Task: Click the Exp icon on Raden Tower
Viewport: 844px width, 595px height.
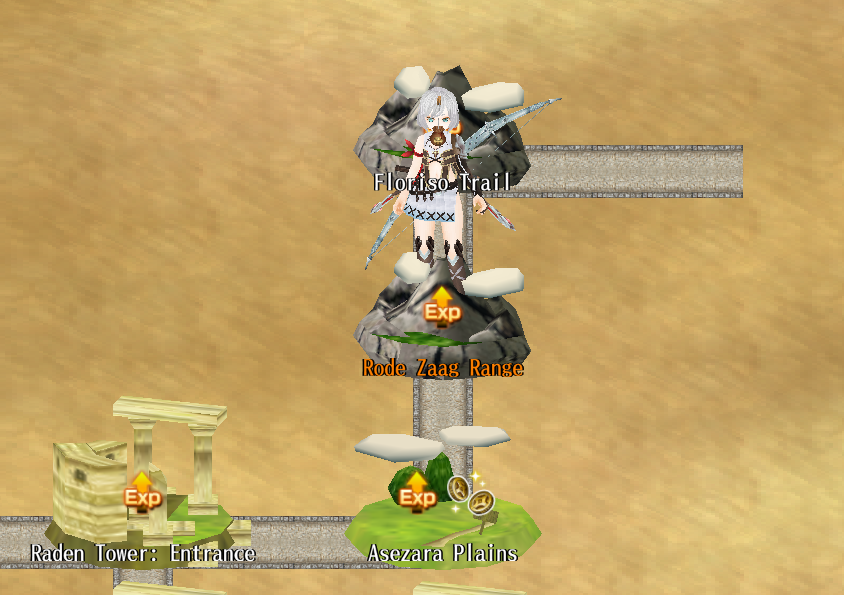Action: (x=141, y=492)
